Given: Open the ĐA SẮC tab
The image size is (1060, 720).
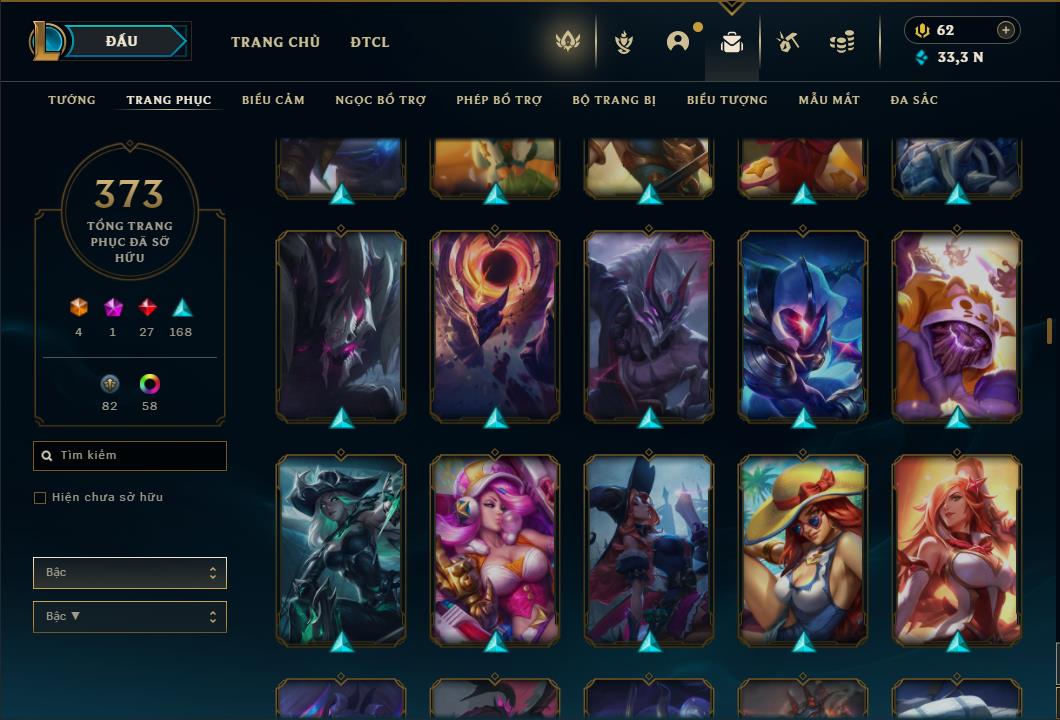Looking at the screenshot, I should click(914, 100).
